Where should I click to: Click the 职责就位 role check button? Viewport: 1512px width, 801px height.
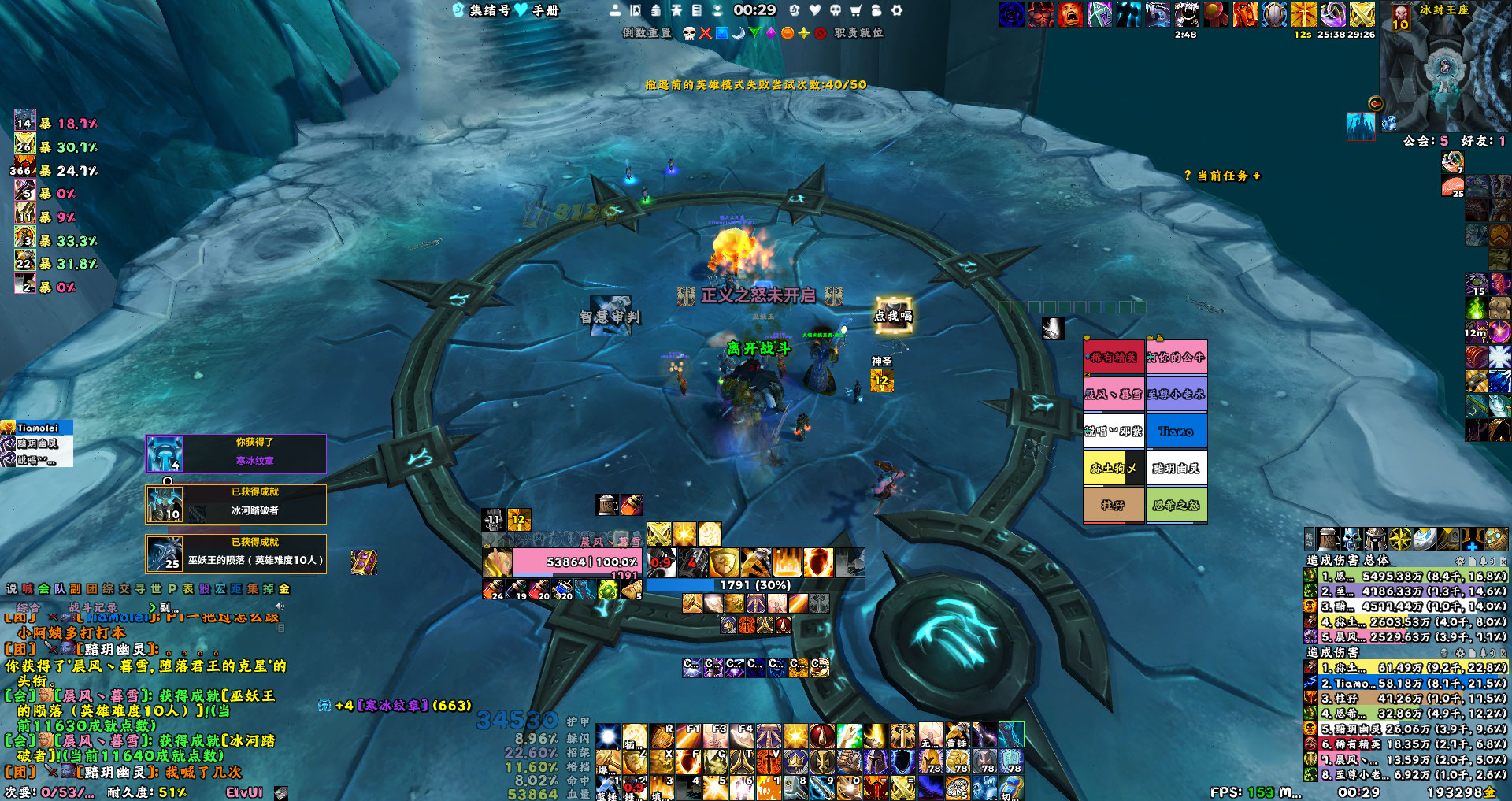[x=858, y=33]
